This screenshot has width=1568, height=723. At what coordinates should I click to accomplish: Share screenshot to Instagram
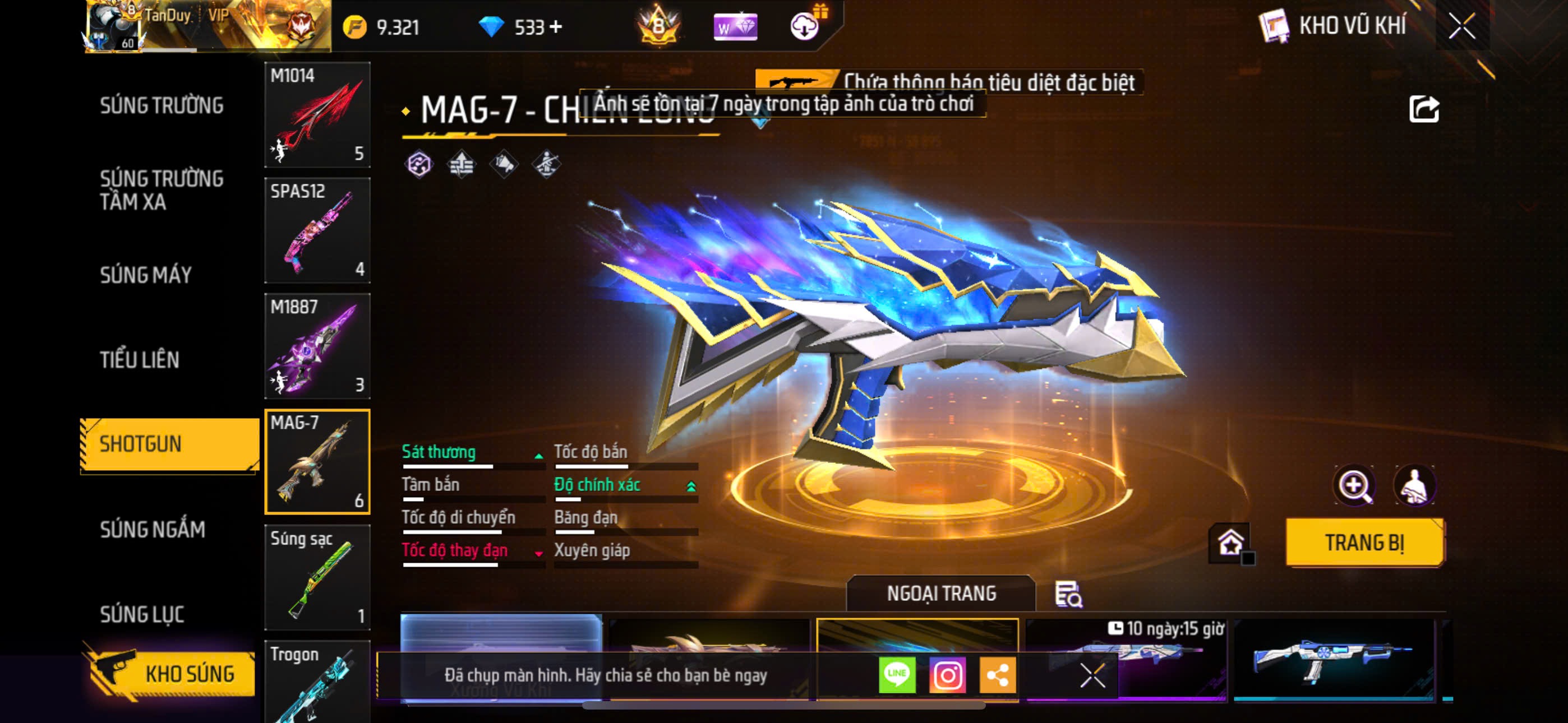(x=947, y=675)
